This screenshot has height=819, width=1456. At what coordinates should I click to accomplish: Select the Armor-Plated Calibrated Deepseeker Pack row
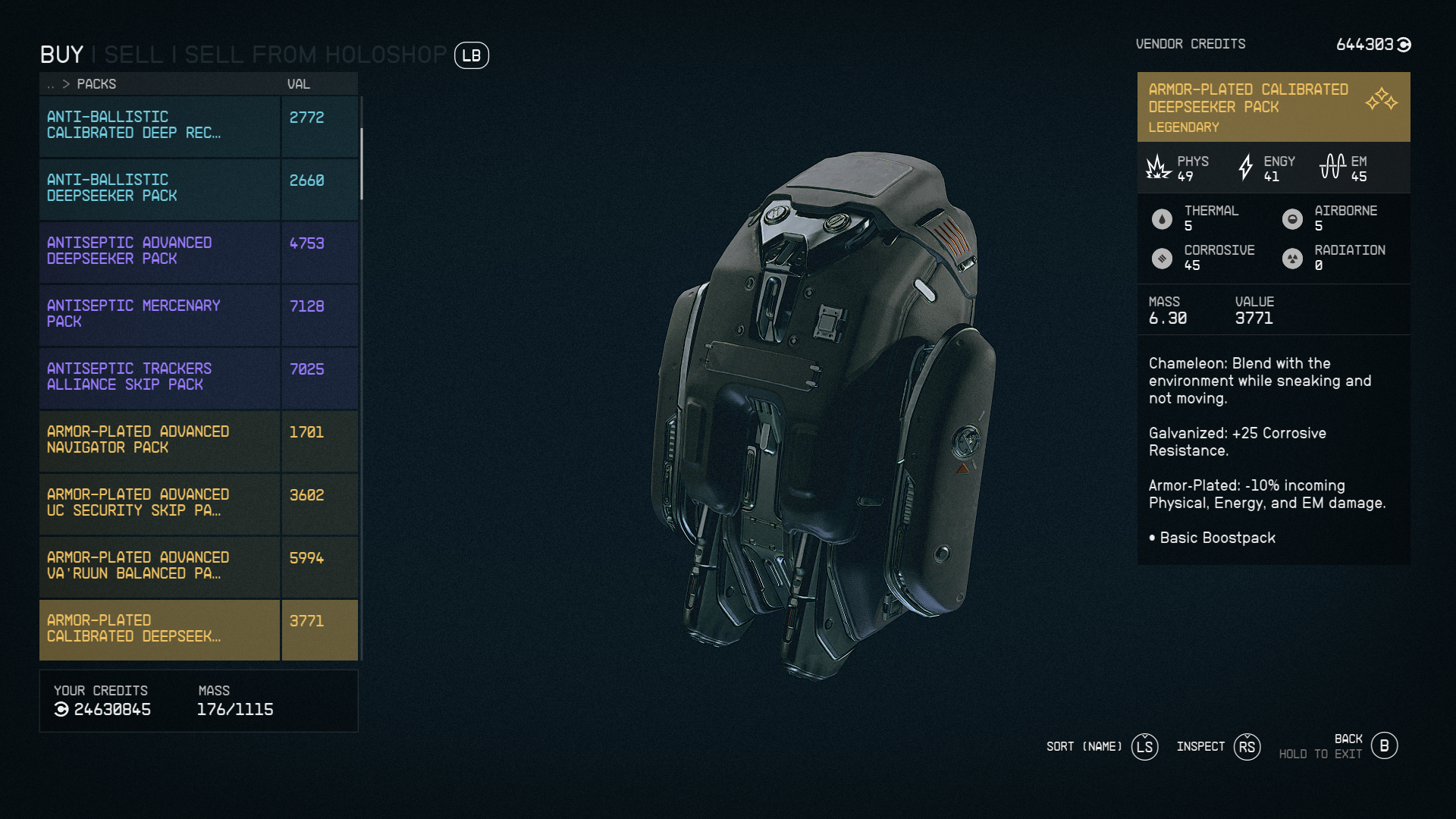click(159, 629)
